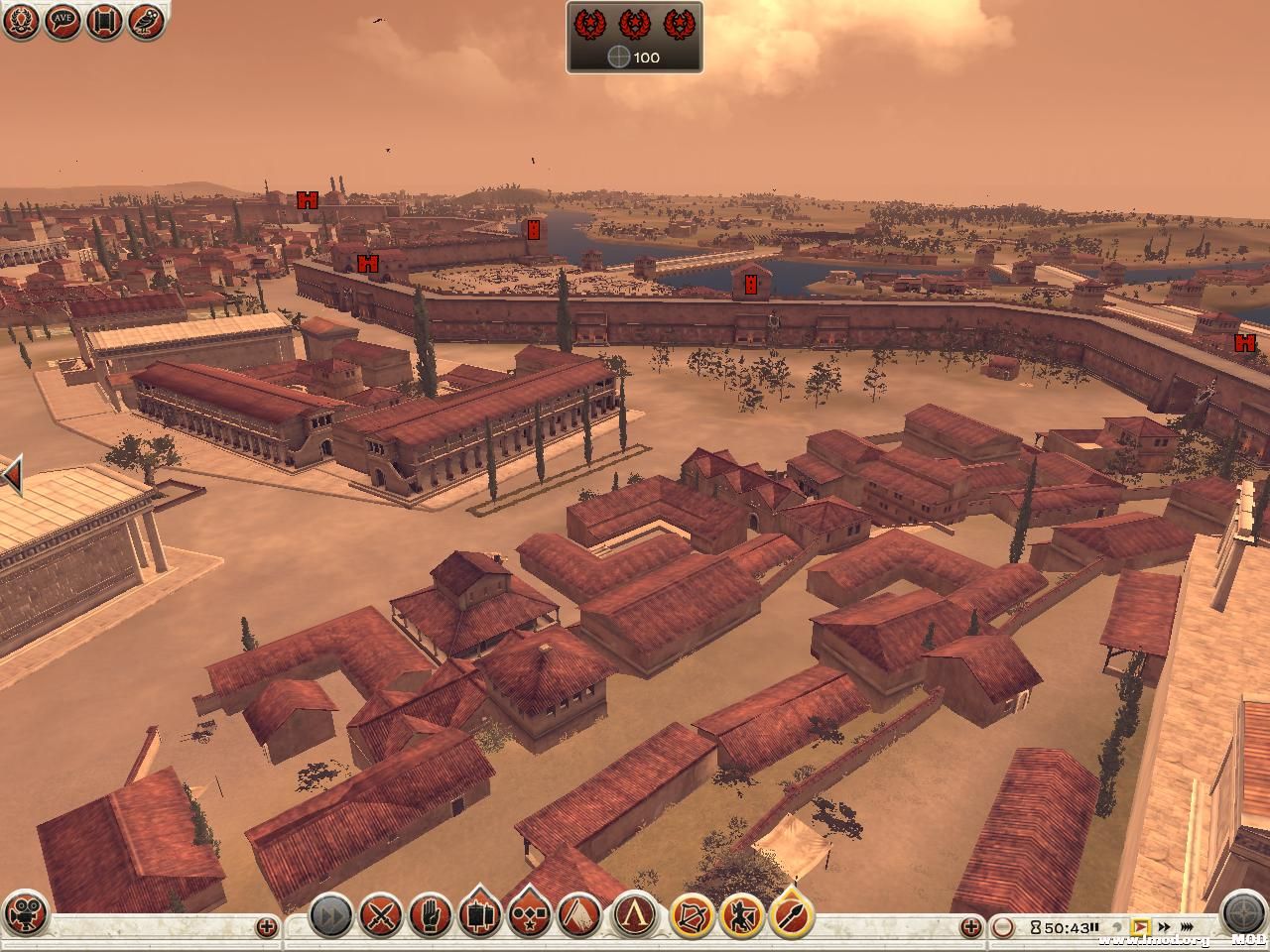Viewport: 1270px width, 952px height.
Task: Toggle the bow fire-at-will button
Action: point(693,915)
